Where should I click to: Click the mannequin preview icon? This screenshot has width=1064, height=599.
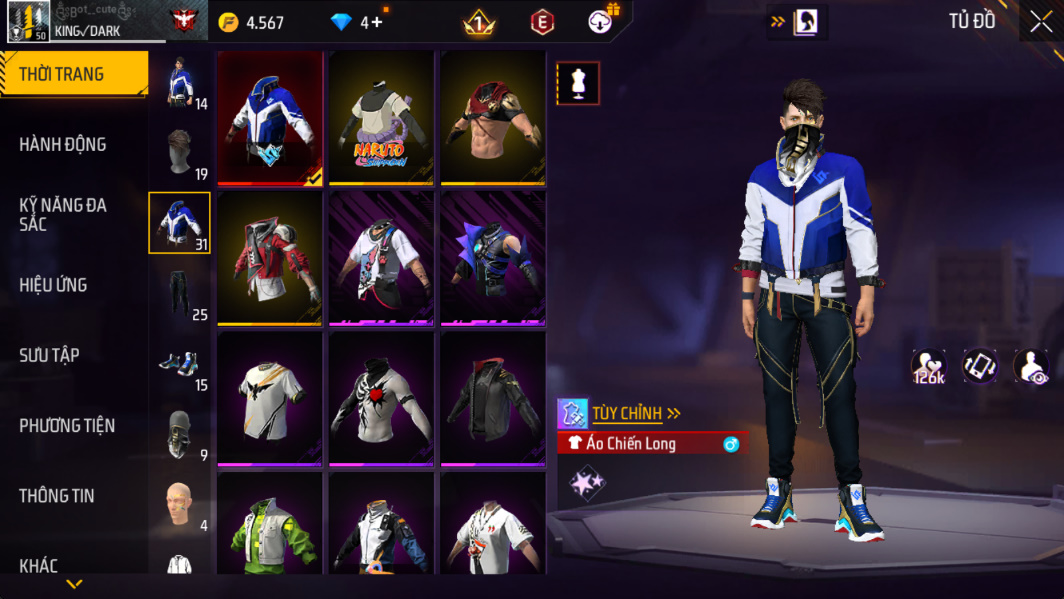click(x=578, y=84)
